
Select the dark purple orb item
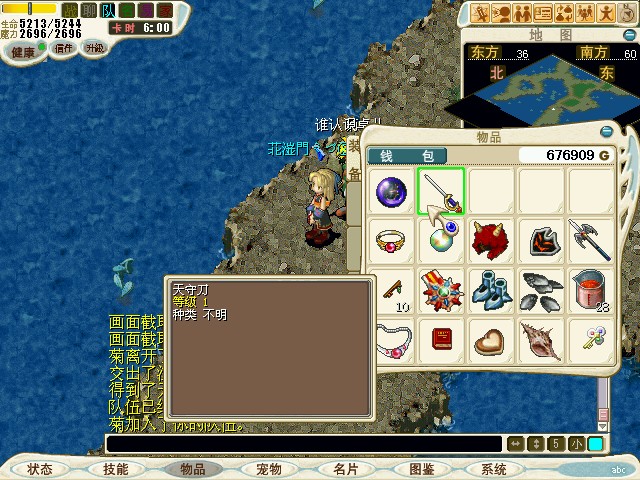click(x=390, y=192)
